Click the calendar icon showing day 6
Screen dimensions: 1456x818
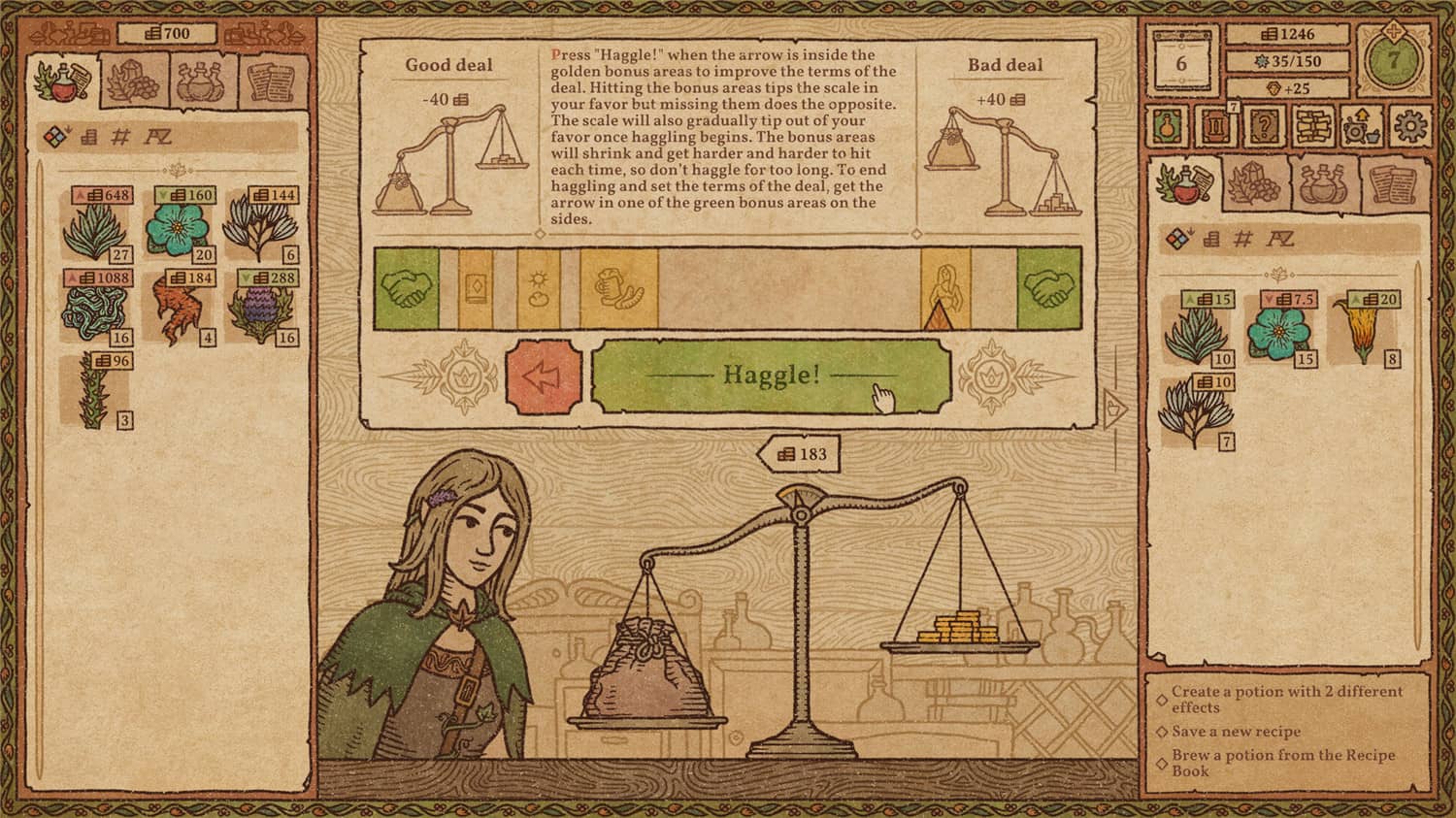1180,63
